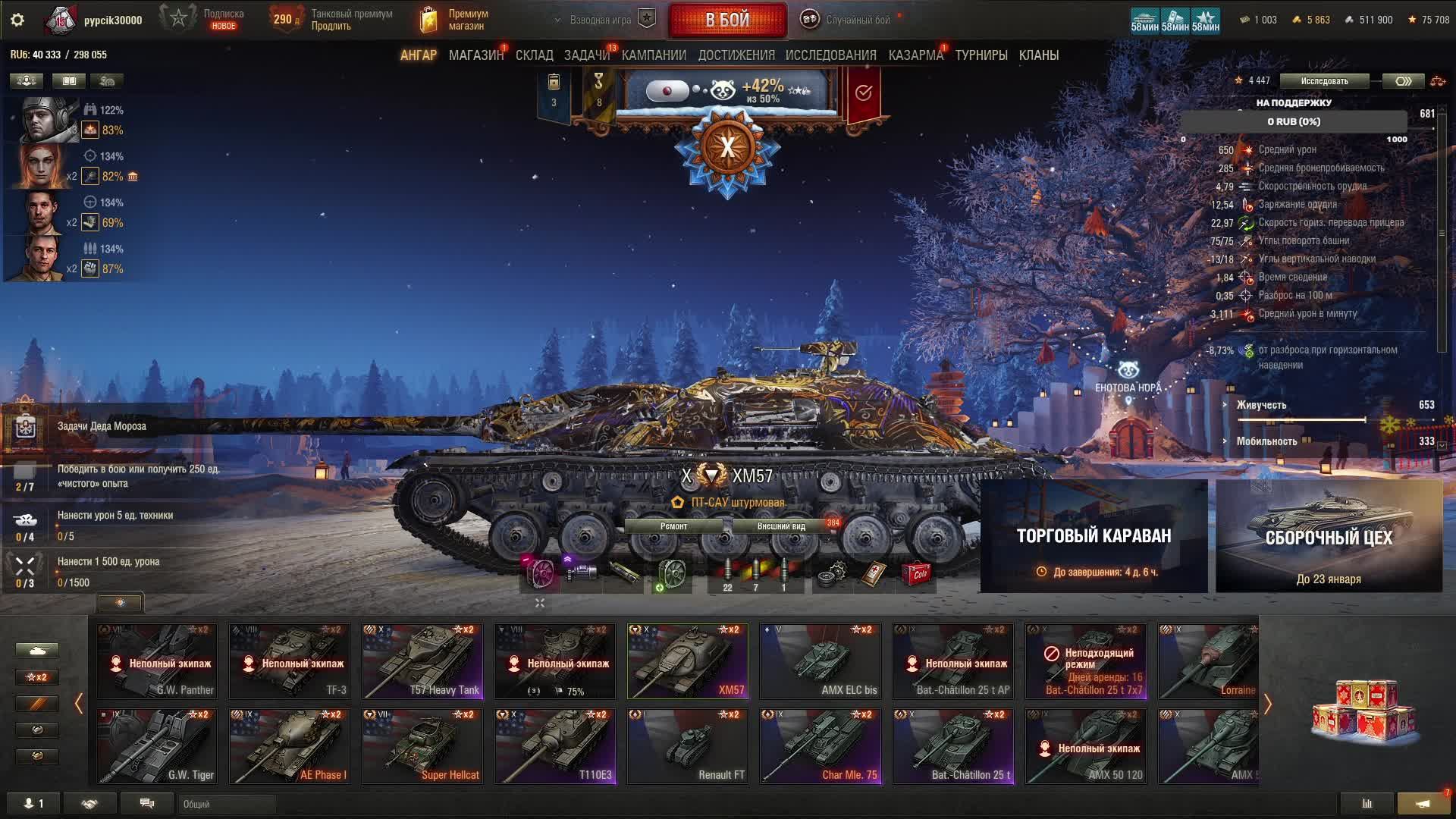Image resolution: width=1456 pixels, height=819 pixels.
Task: Open the КЛАНЫ tab
Action: pyautogui.click(x=1038, y=55)
